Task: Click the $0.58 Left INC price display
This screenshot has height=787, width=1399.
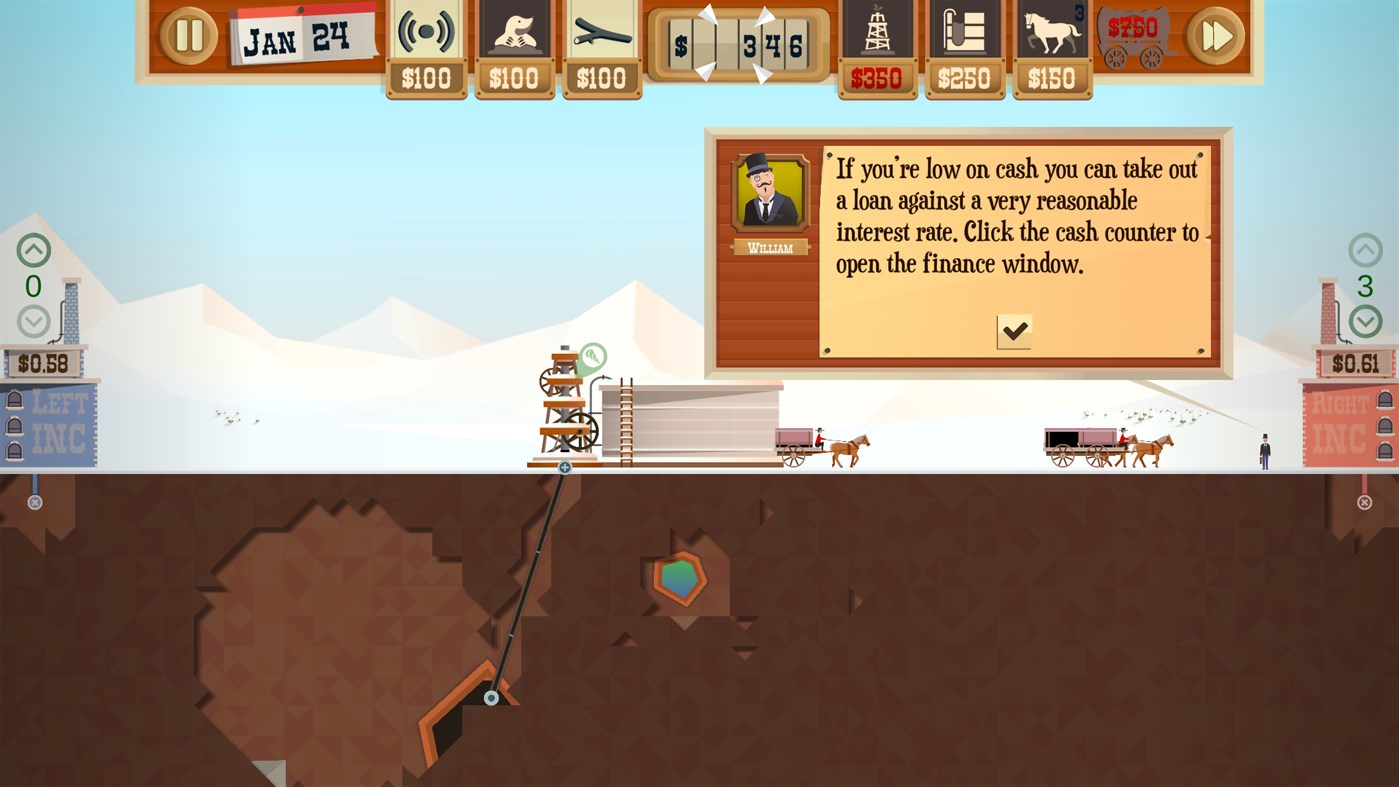Action: coord(44,363)
